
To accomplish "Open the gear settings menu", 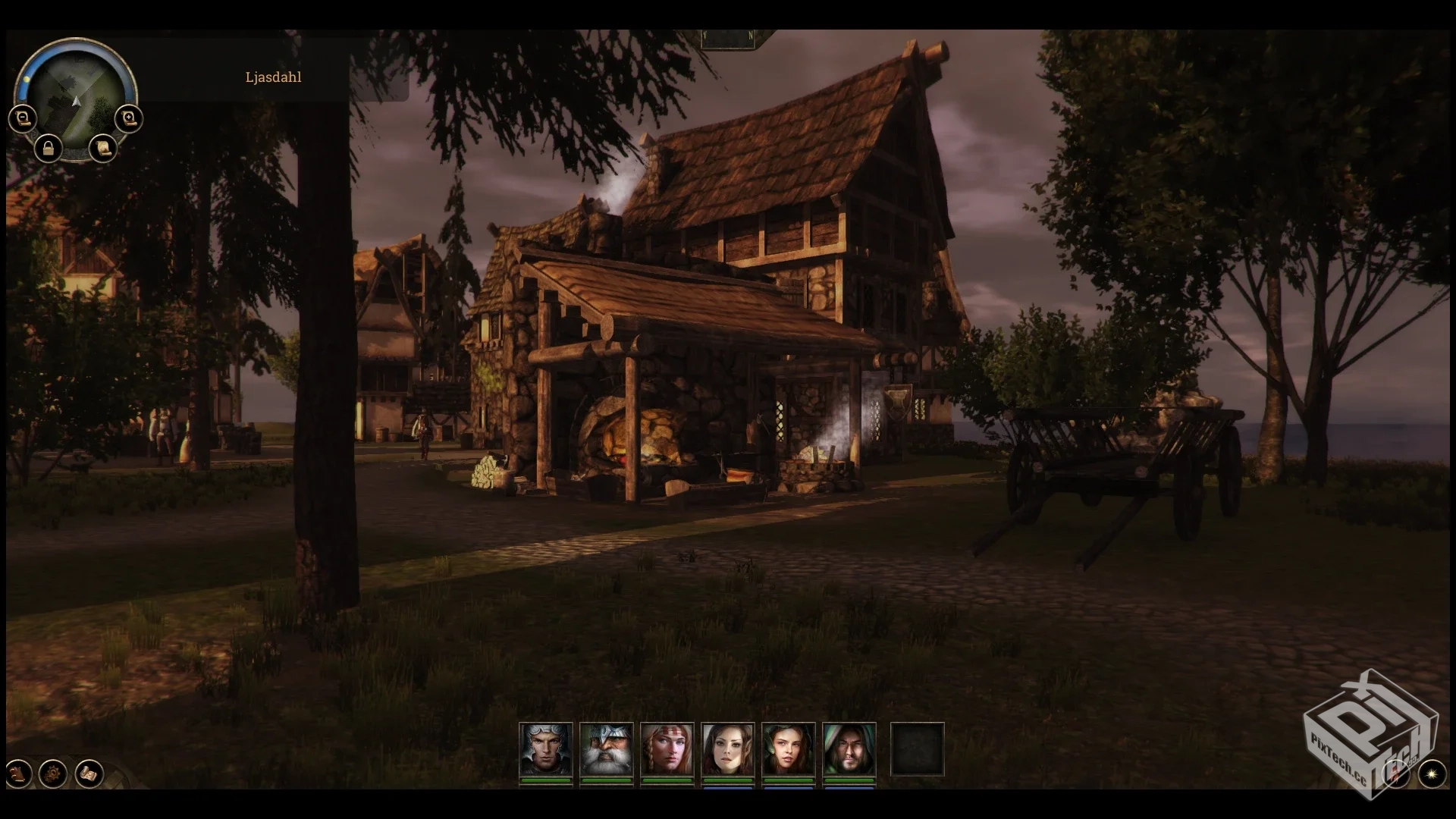I will pyautogui.click(x=53, y=774).
